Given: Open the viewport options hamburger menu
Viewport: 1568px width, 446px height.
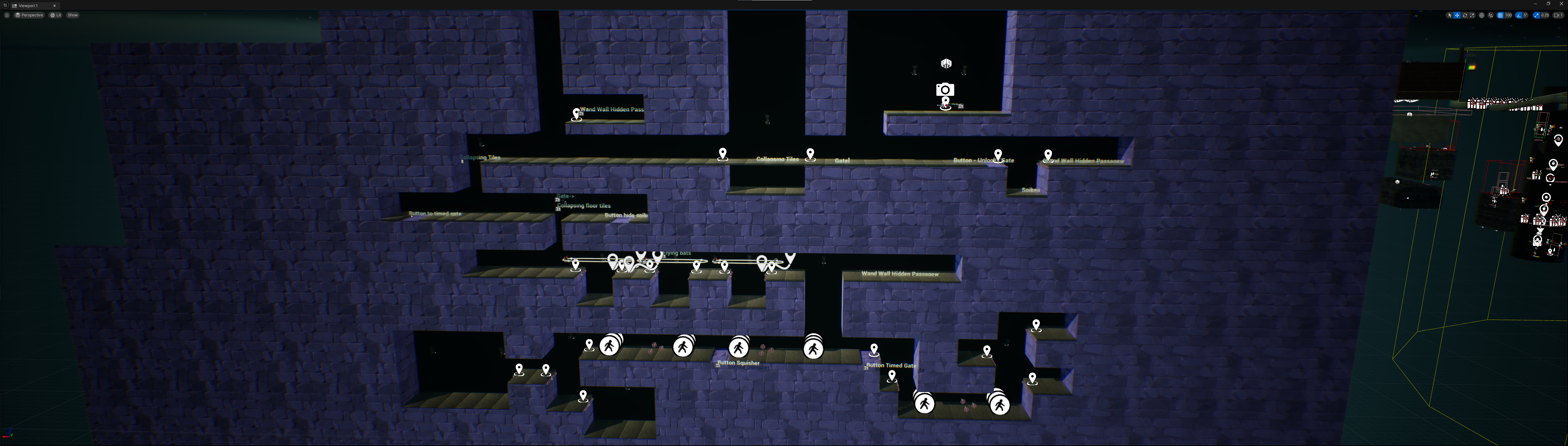Looking at the screenshot, I should [x=7, y=15].
